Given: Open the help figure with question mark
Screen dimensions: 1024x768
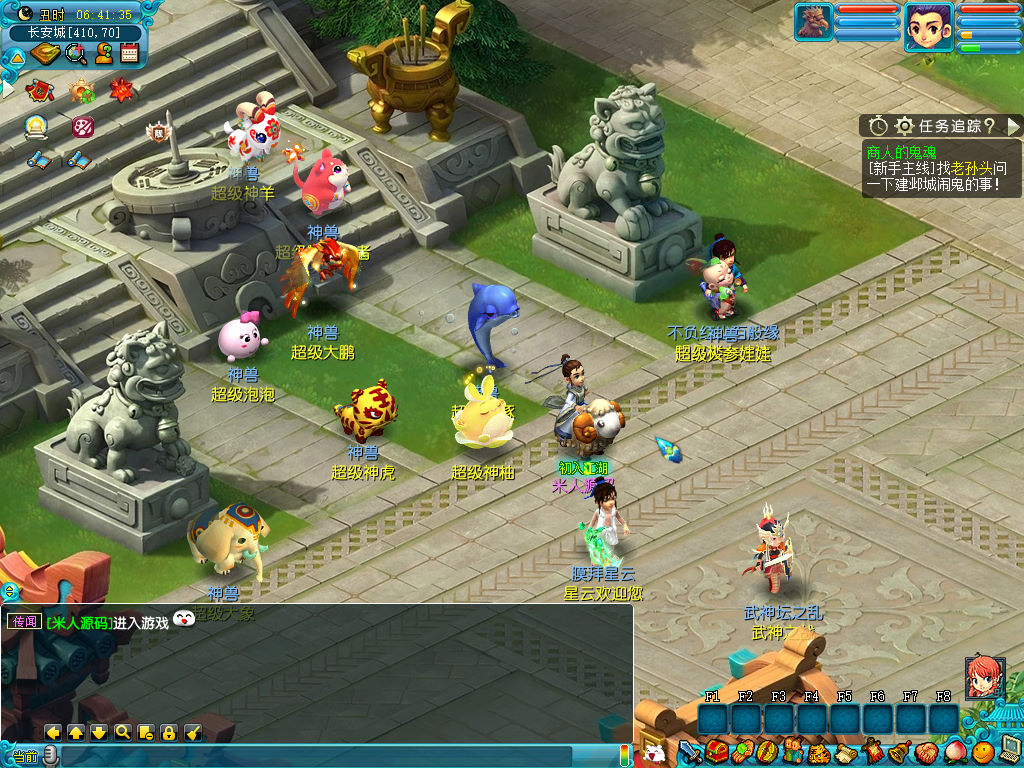Looking at the screenshot, I should coord(103,53).
